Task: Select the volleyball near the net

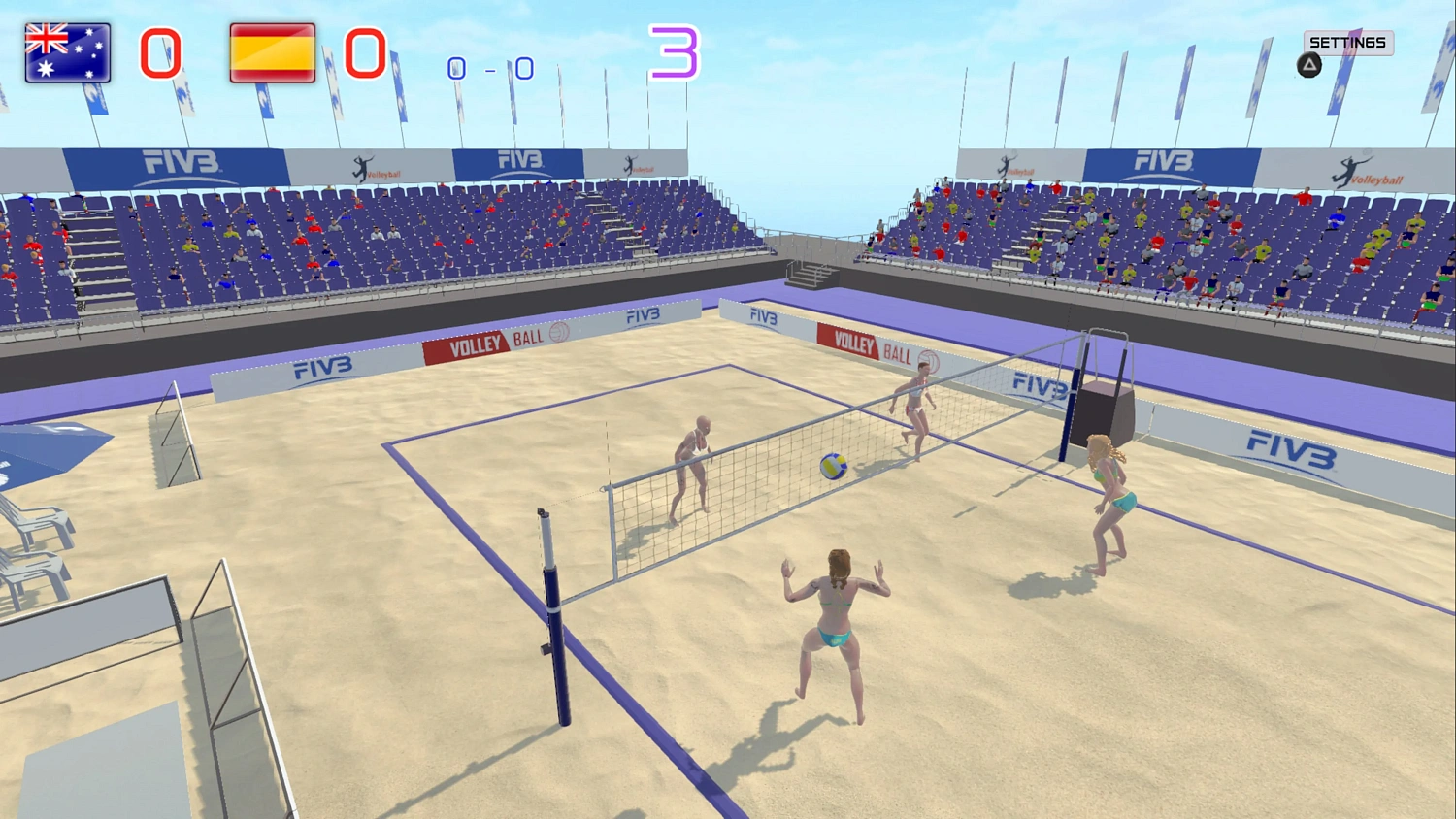Action: pos(833,466)
